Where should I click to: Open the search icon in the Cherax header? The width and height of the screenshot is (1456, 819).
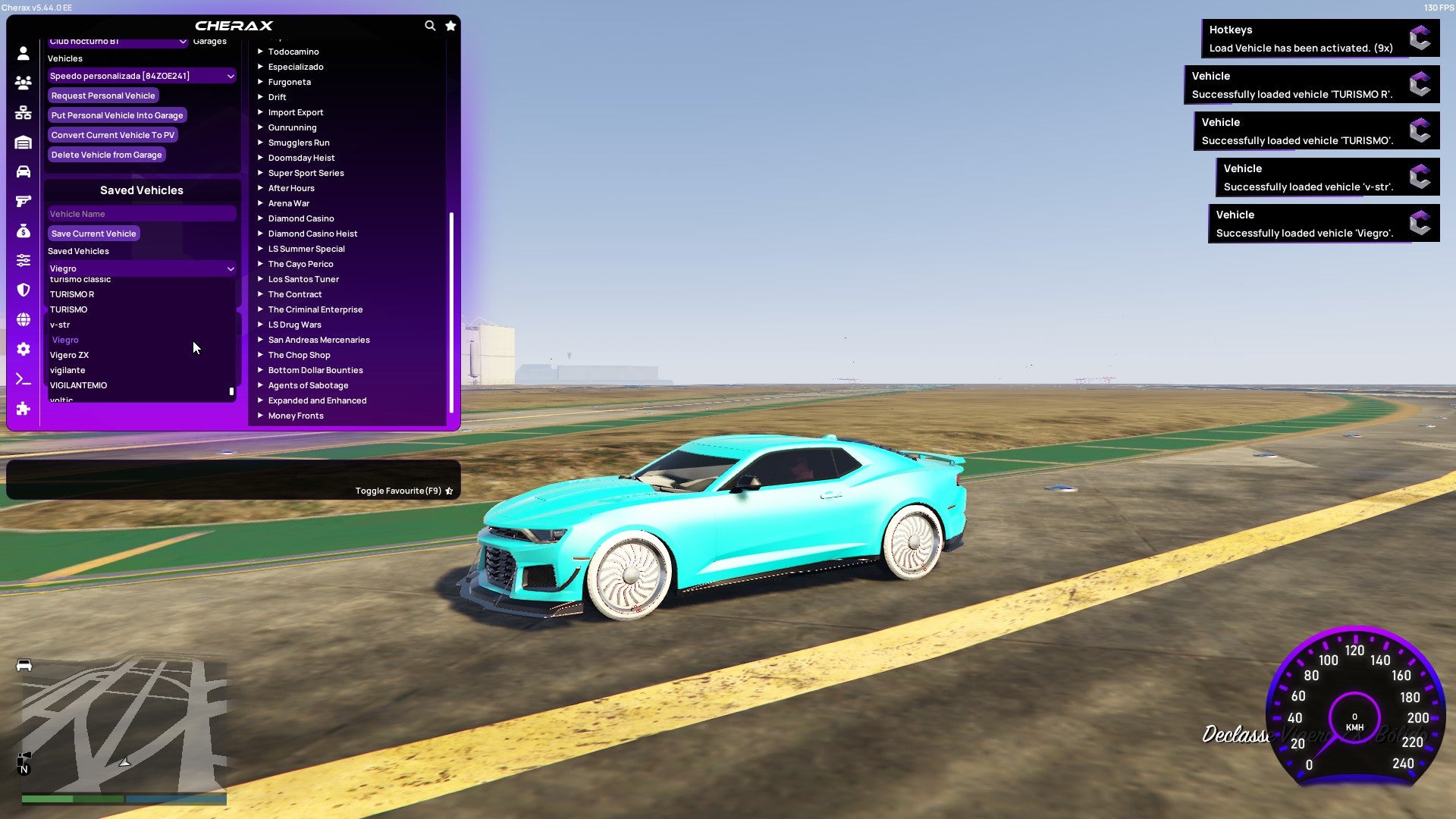[x=430, y=25]
